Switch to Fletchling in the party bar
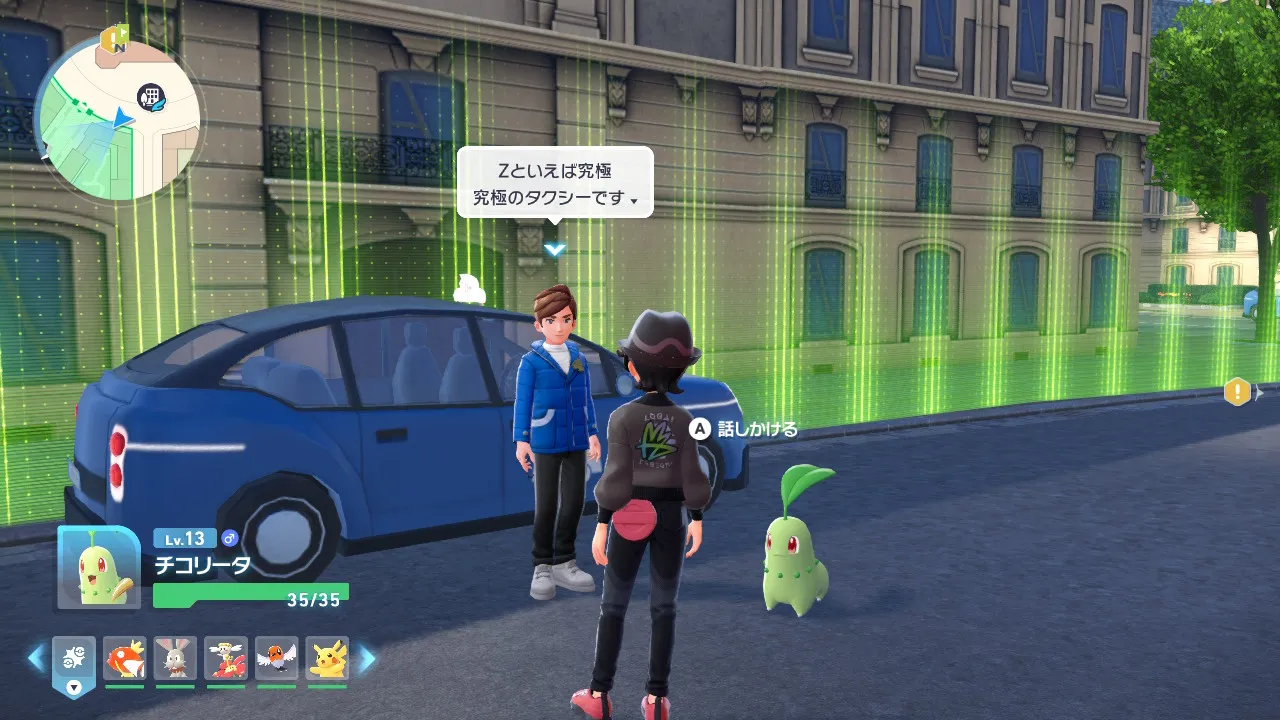1280x720 pixels. (276, 659)
